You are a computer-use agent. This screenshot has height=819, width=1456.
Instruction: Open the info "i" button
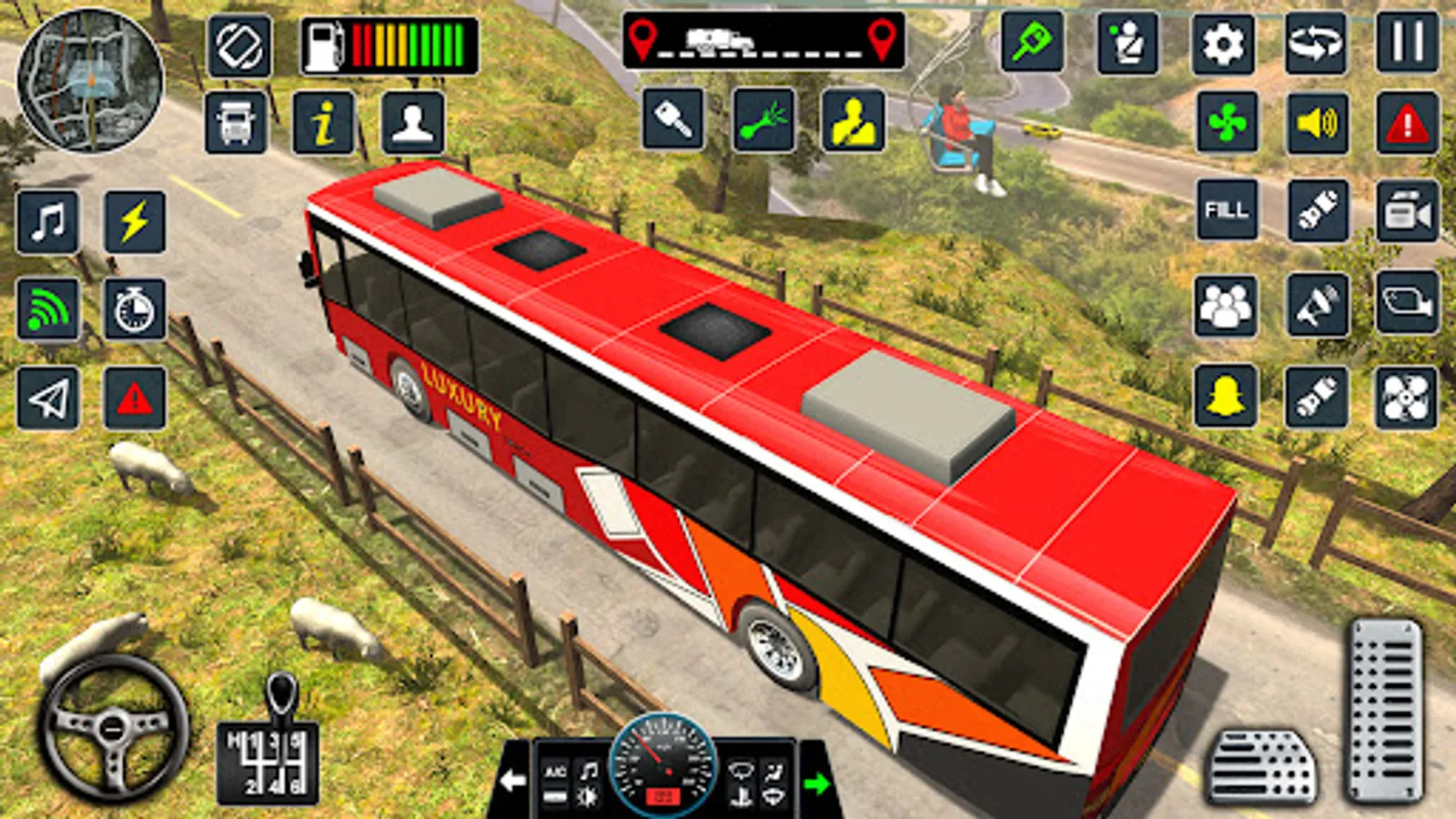click(323, 122)
